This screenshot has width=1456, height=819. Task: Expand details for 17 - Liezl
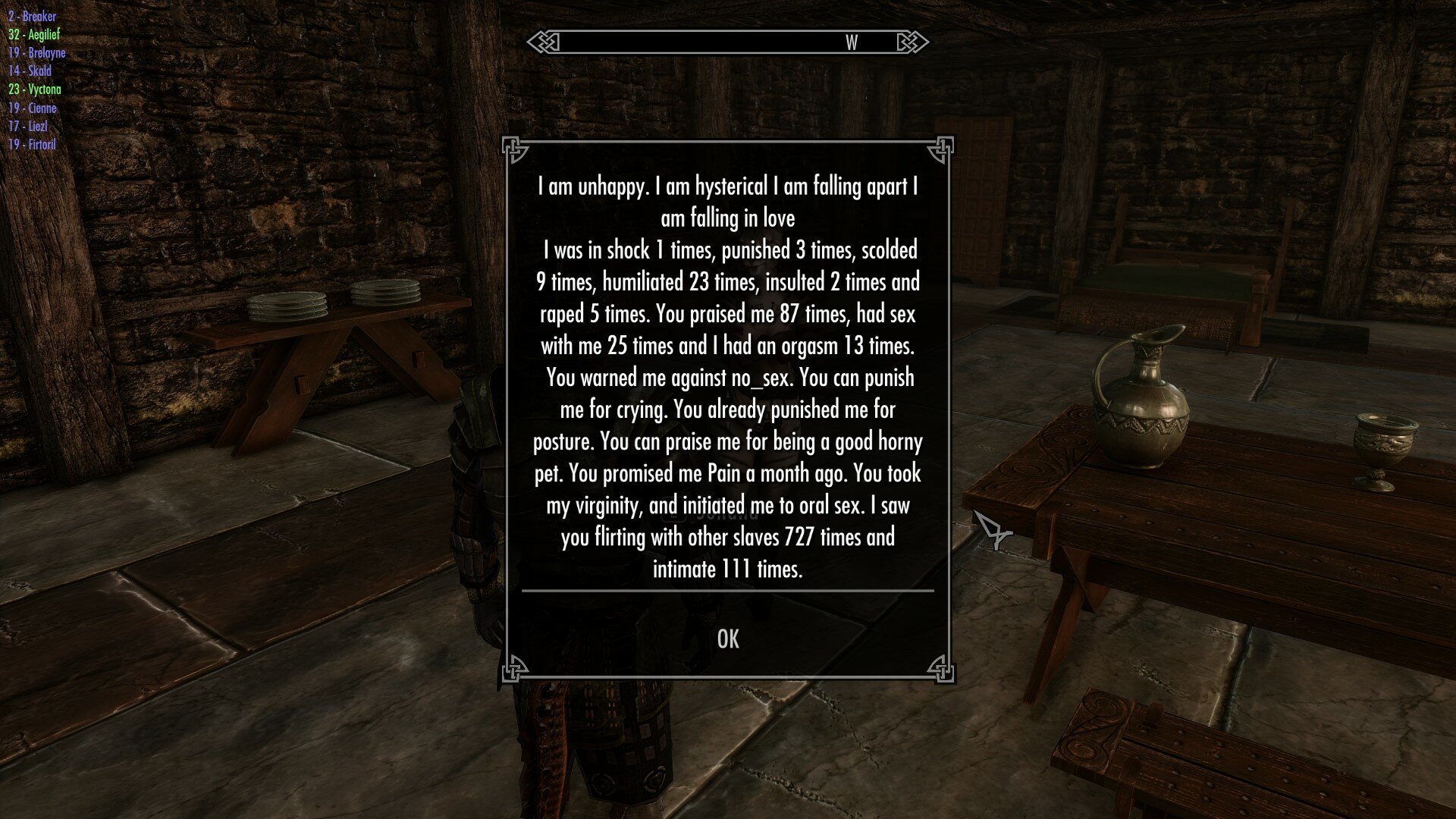29,126
